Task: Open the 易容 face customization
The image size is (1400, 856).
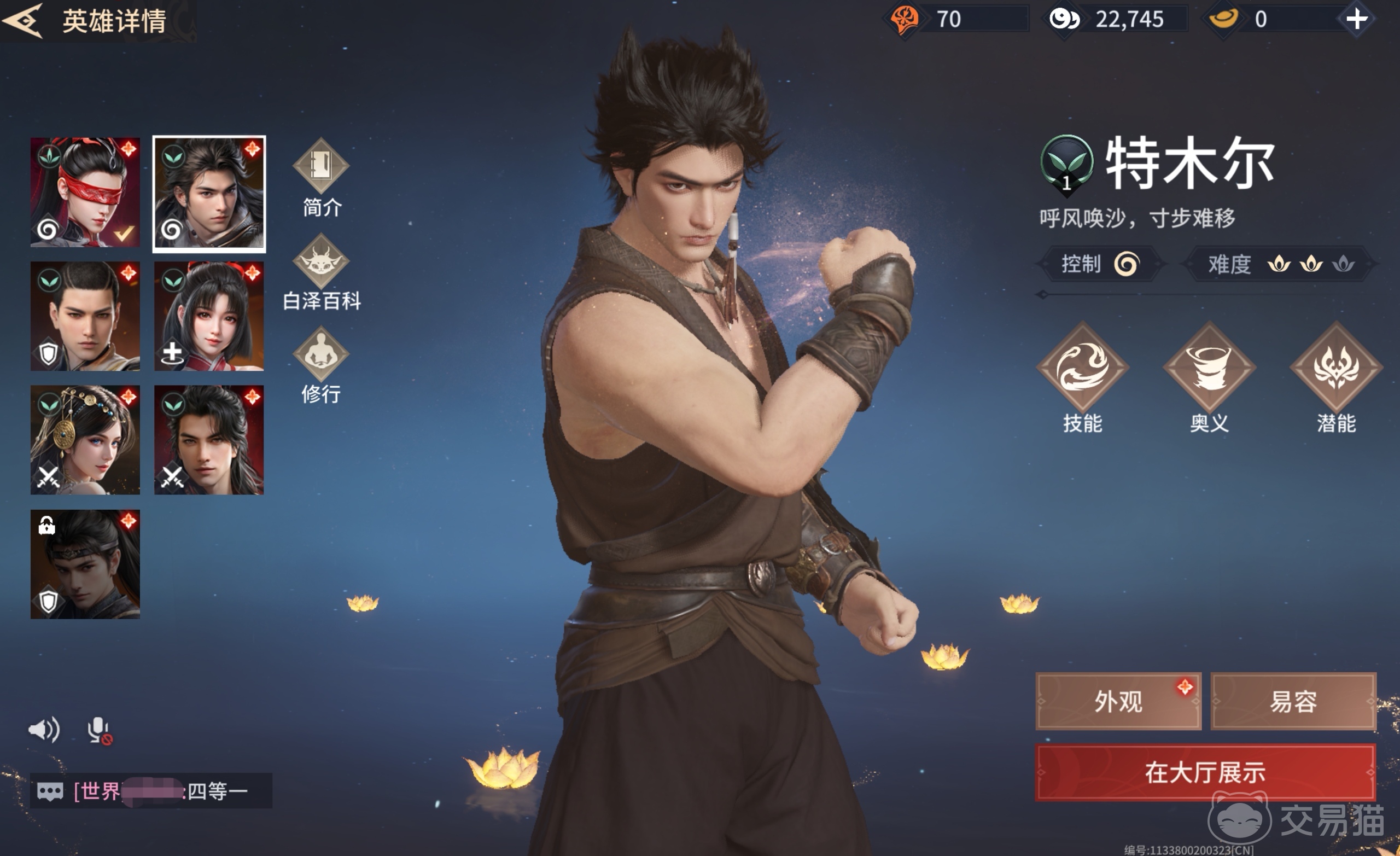Action: [1293, 701]
